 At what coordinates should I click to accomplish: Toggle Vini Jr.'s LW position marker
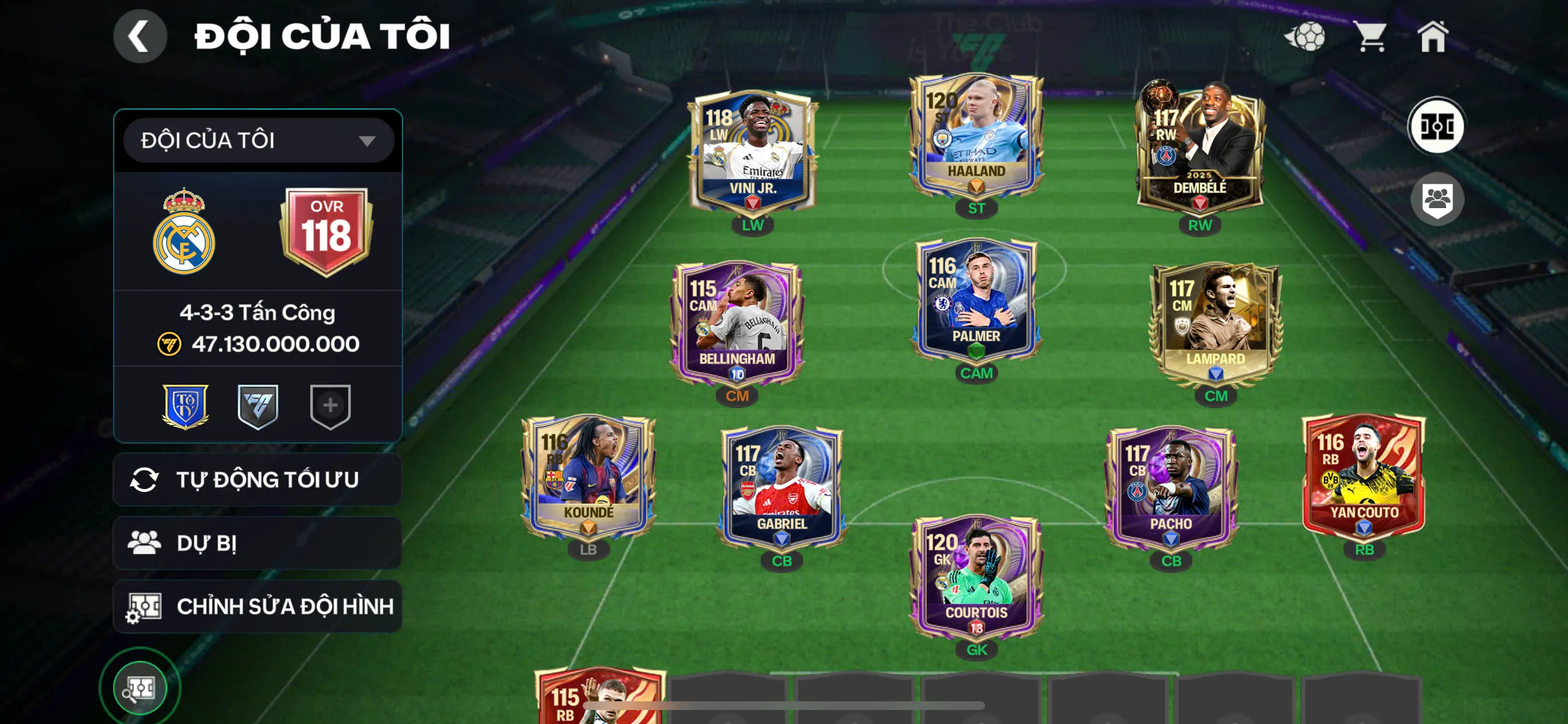[753, 225]
